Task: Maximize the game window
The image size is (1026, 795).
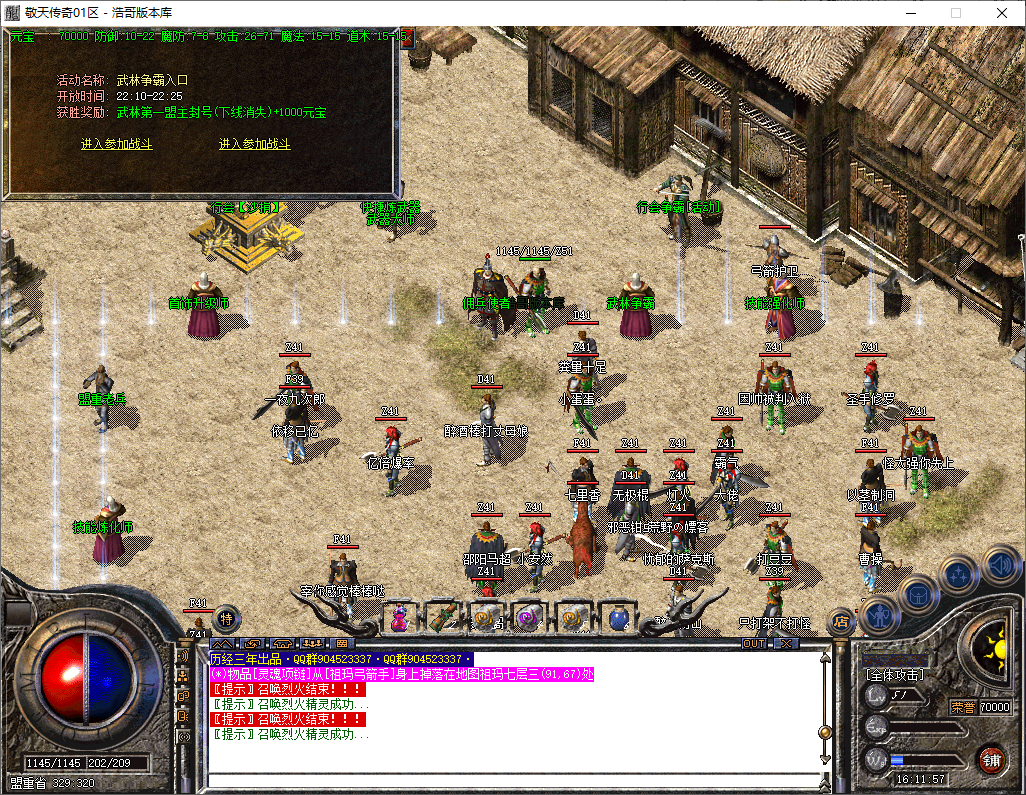Action: 955,12
